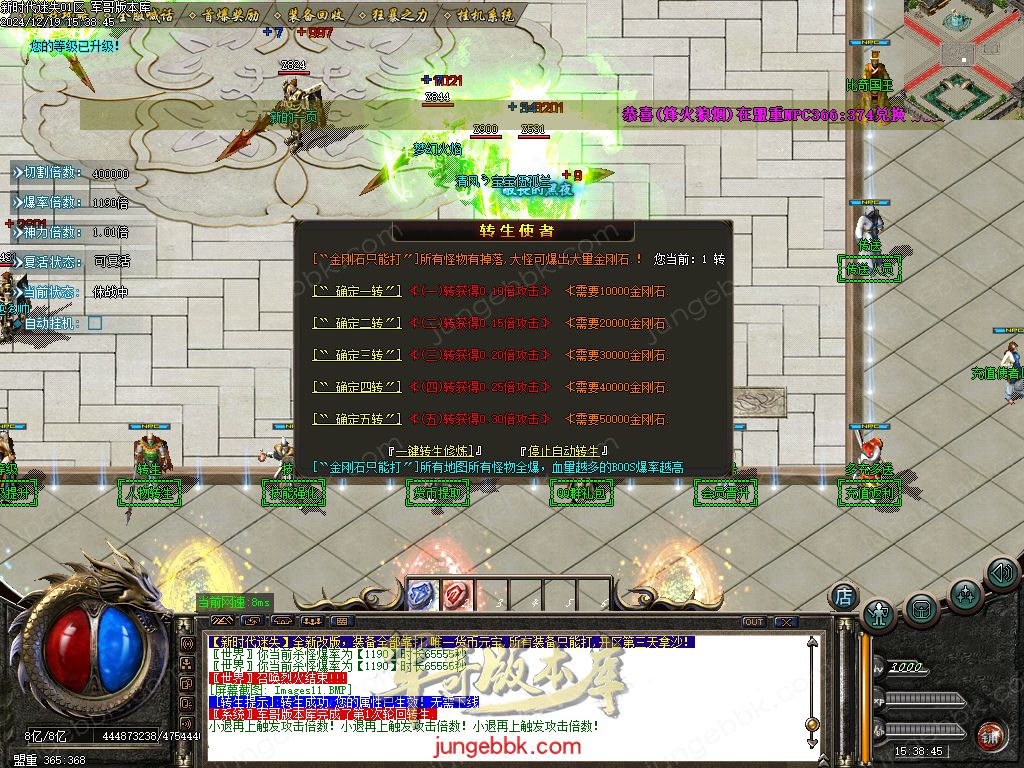Click the OUT button above chat
1024x768 pixels.
pyautogui.click(x=754, y=621)
